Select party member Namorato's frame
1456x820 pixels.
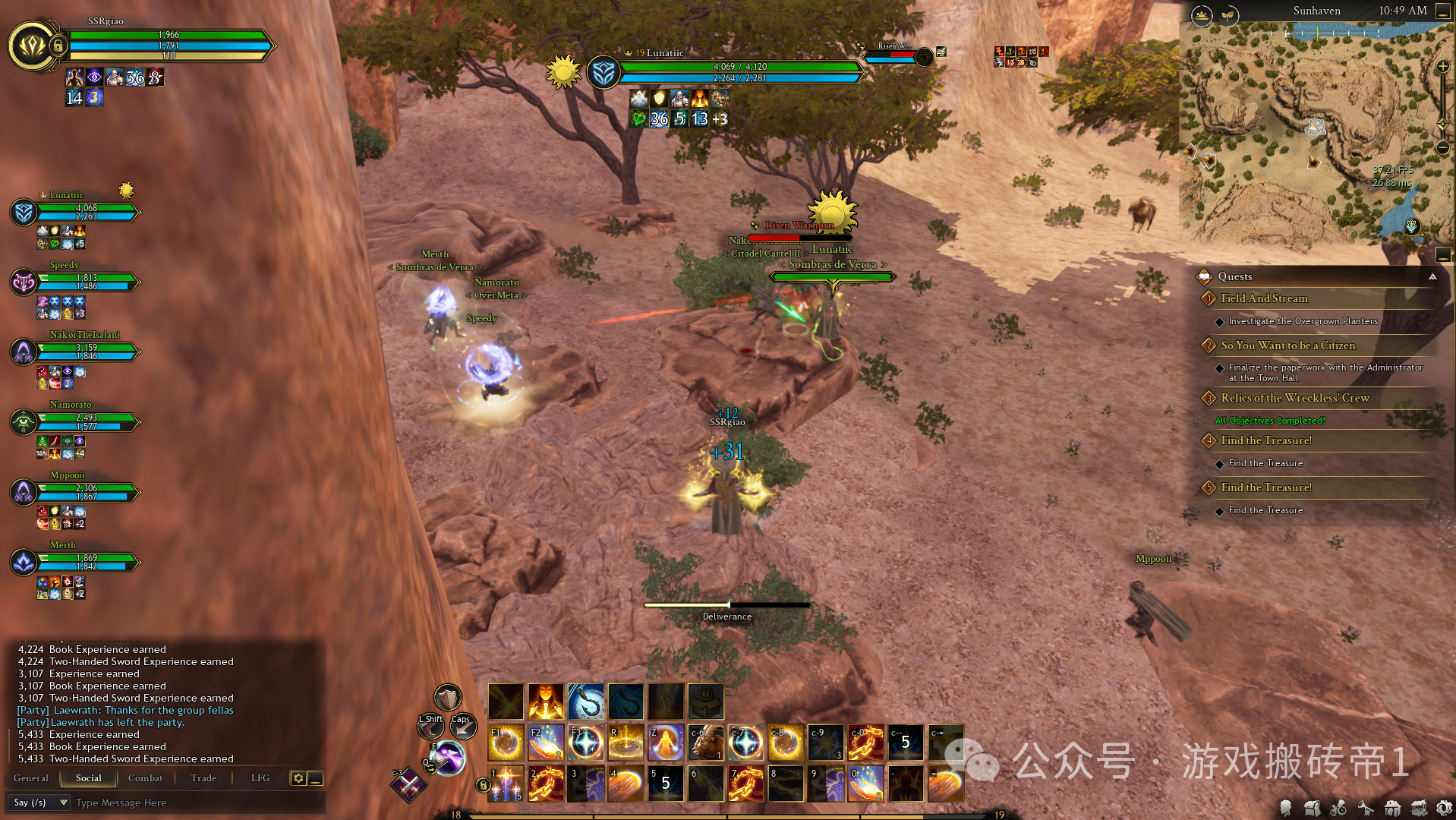[76, 421]
